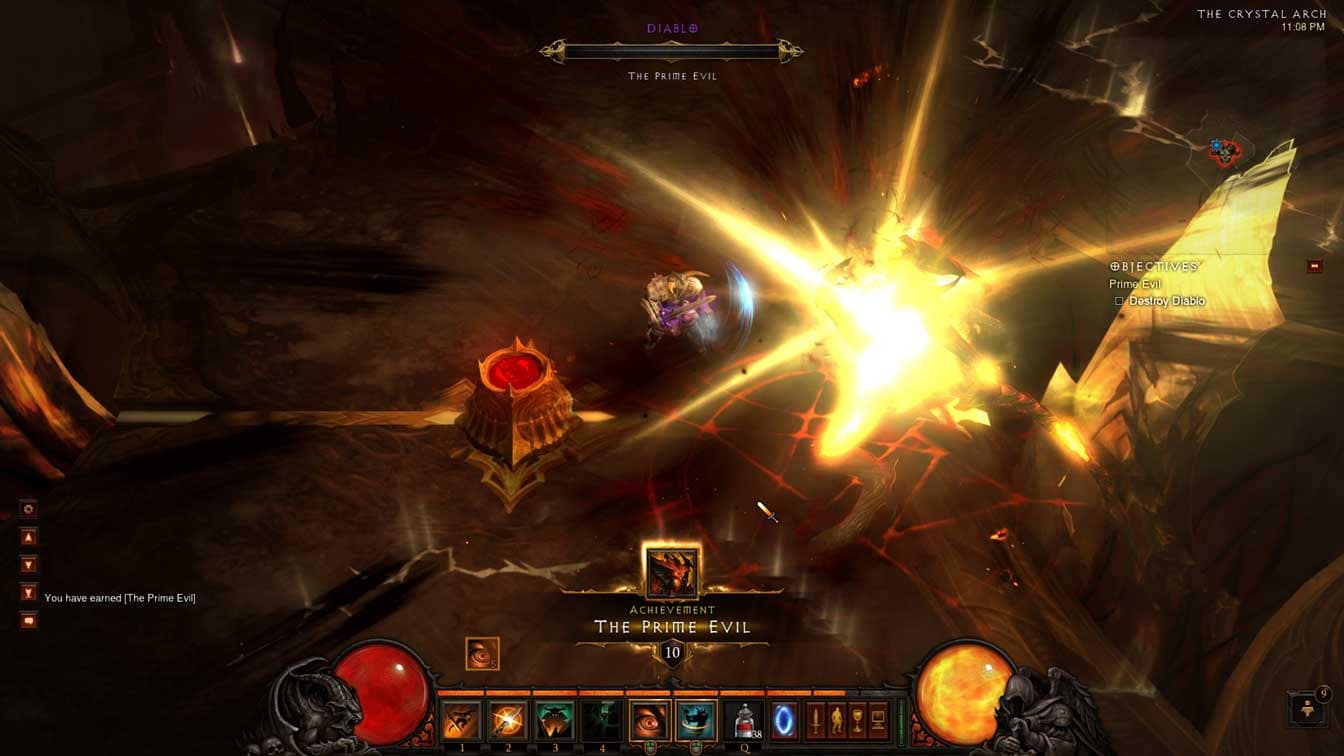Trigger the green horned demon skill in slot 3
The width and height of the screenshot is (1344, 756).
(554, 720)
